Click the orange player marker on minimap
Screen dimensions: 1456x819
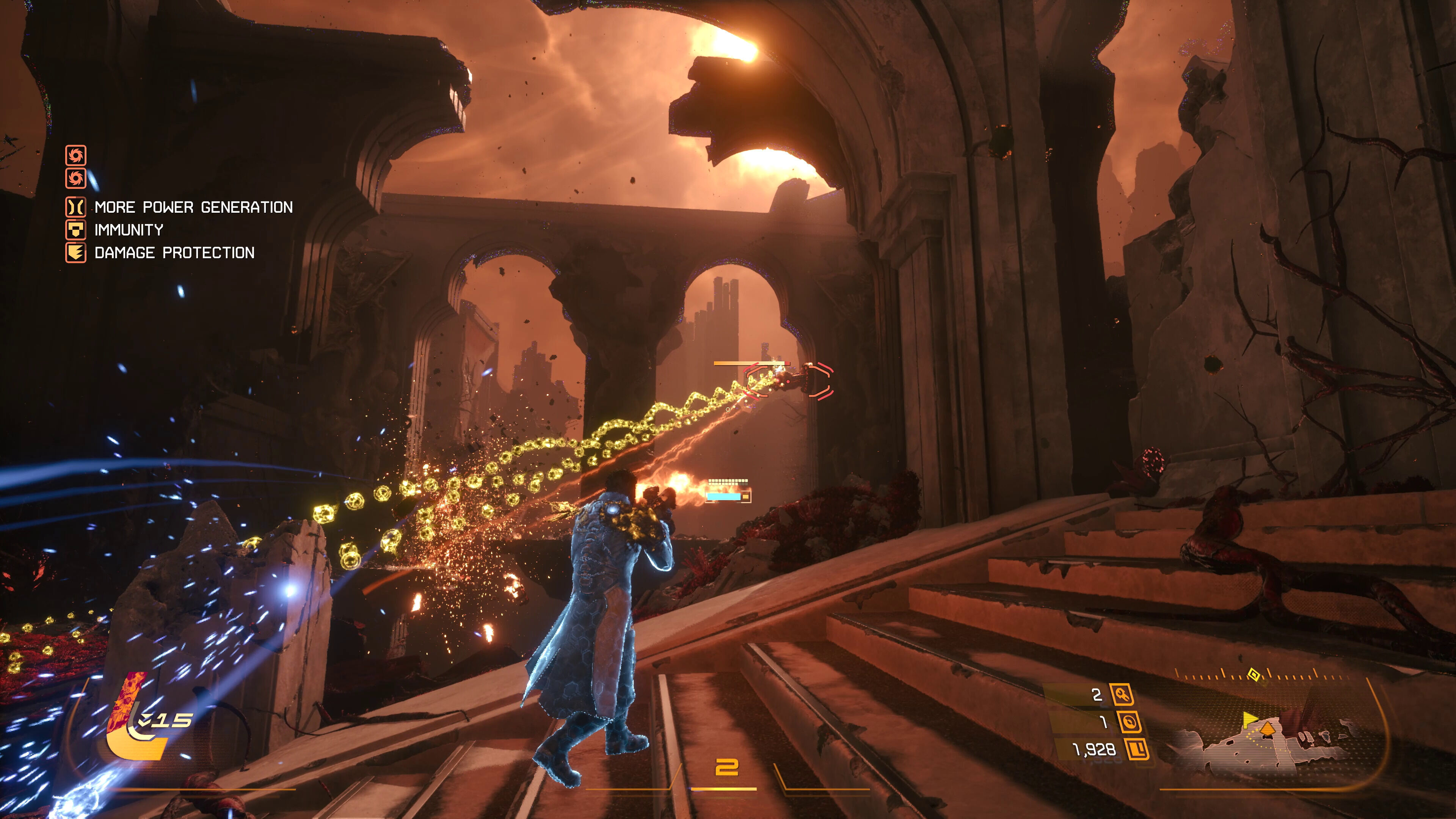point(1267,728)
